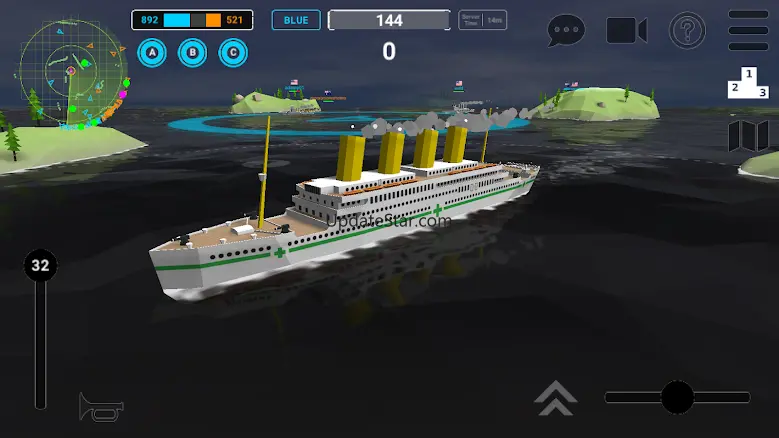Open the help question mark

[687, 30]
